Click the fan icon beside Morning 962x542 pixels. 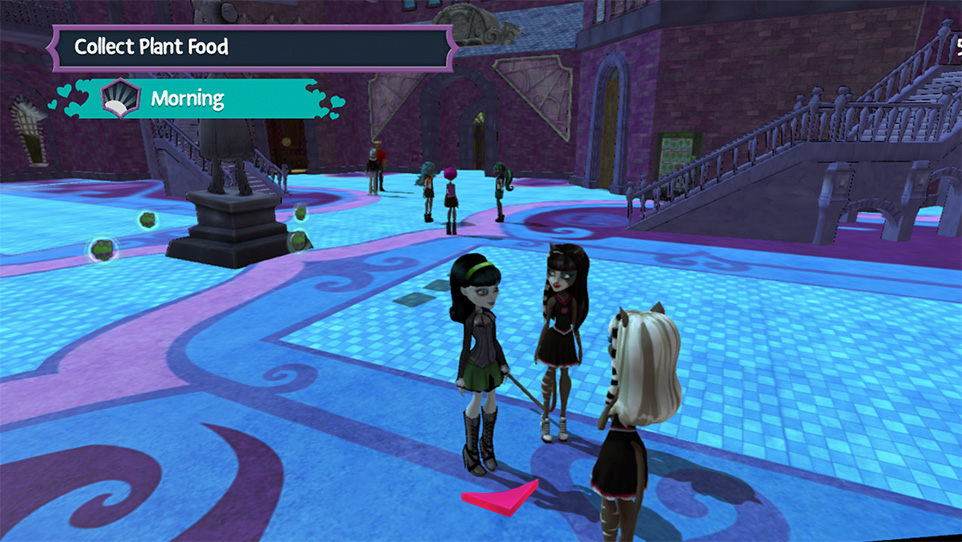(x=121, y=99)
